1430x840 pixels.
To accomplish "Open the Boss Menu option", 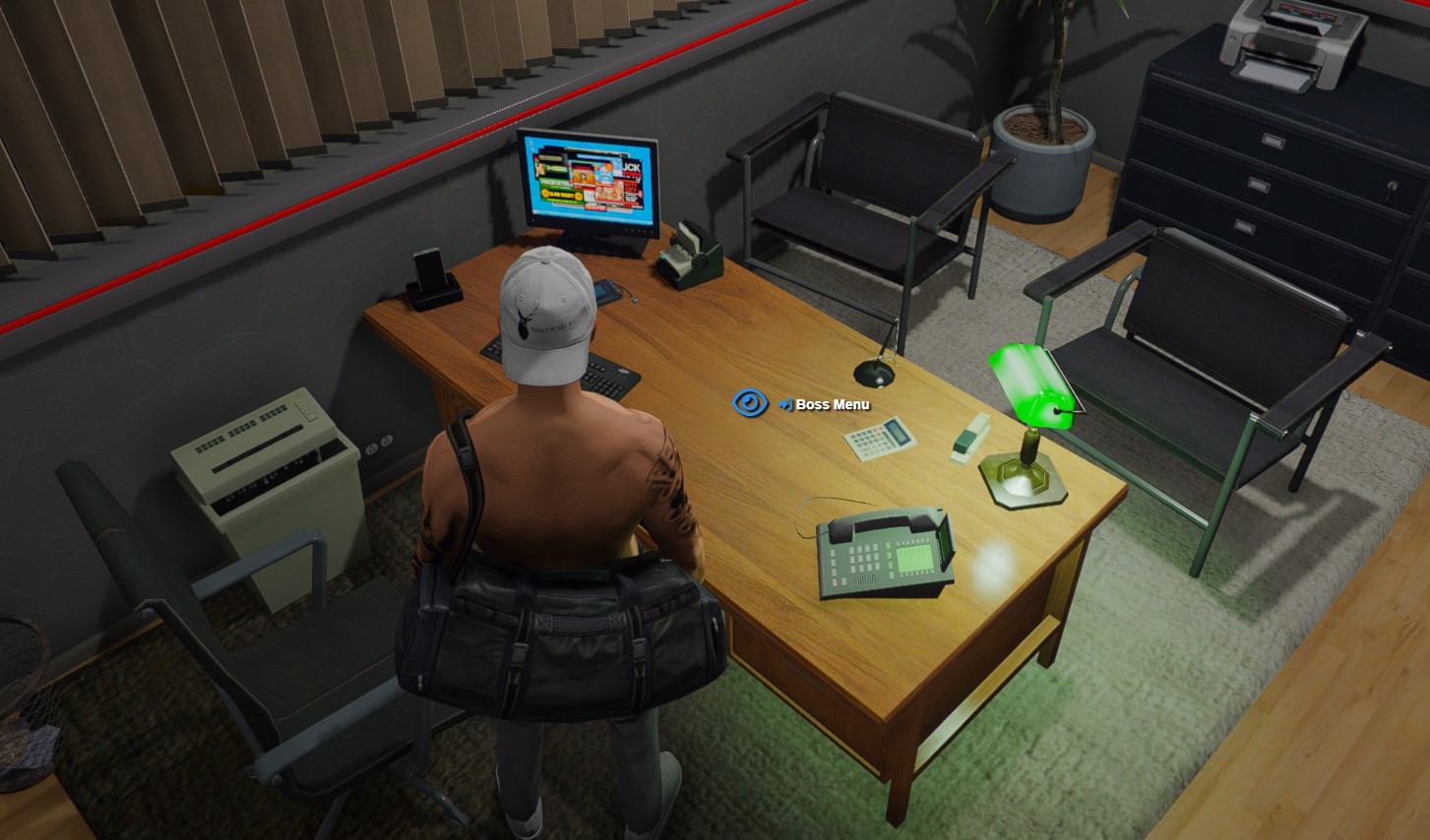I will [x=832, y=404].
